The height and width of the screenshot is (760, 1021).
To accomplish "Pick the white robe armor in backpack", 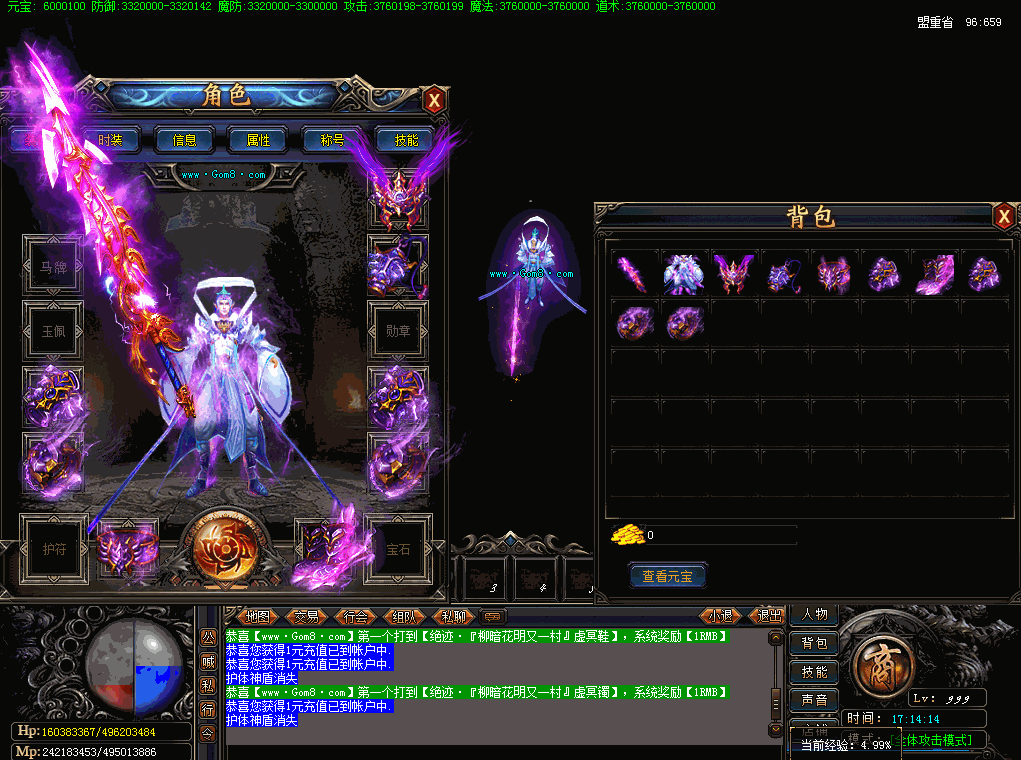I will [x=684, y=272].
